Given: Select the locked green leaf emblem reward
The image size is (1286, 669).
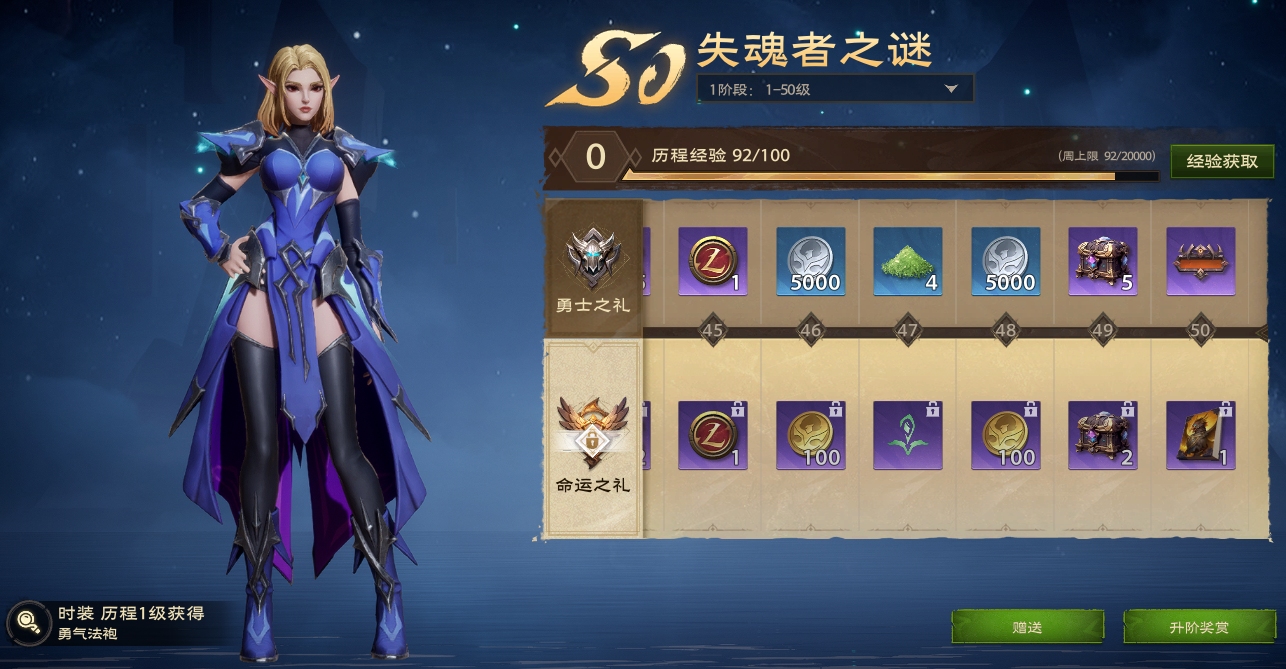Looking at the screenshot, I should click(x=908, y=435).
